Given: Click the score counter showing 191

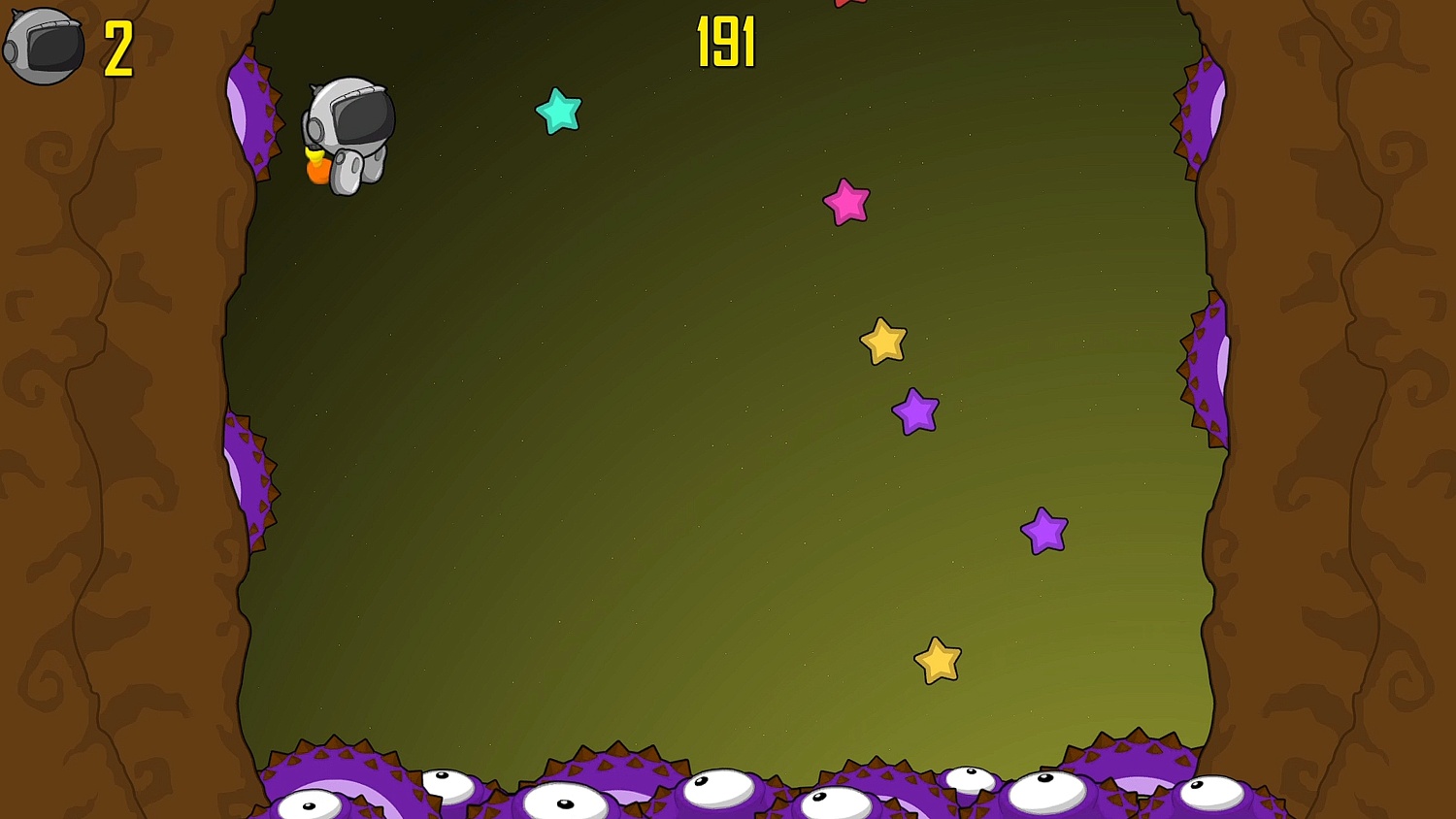Looking at the screenshot, I should coord(727,40).
